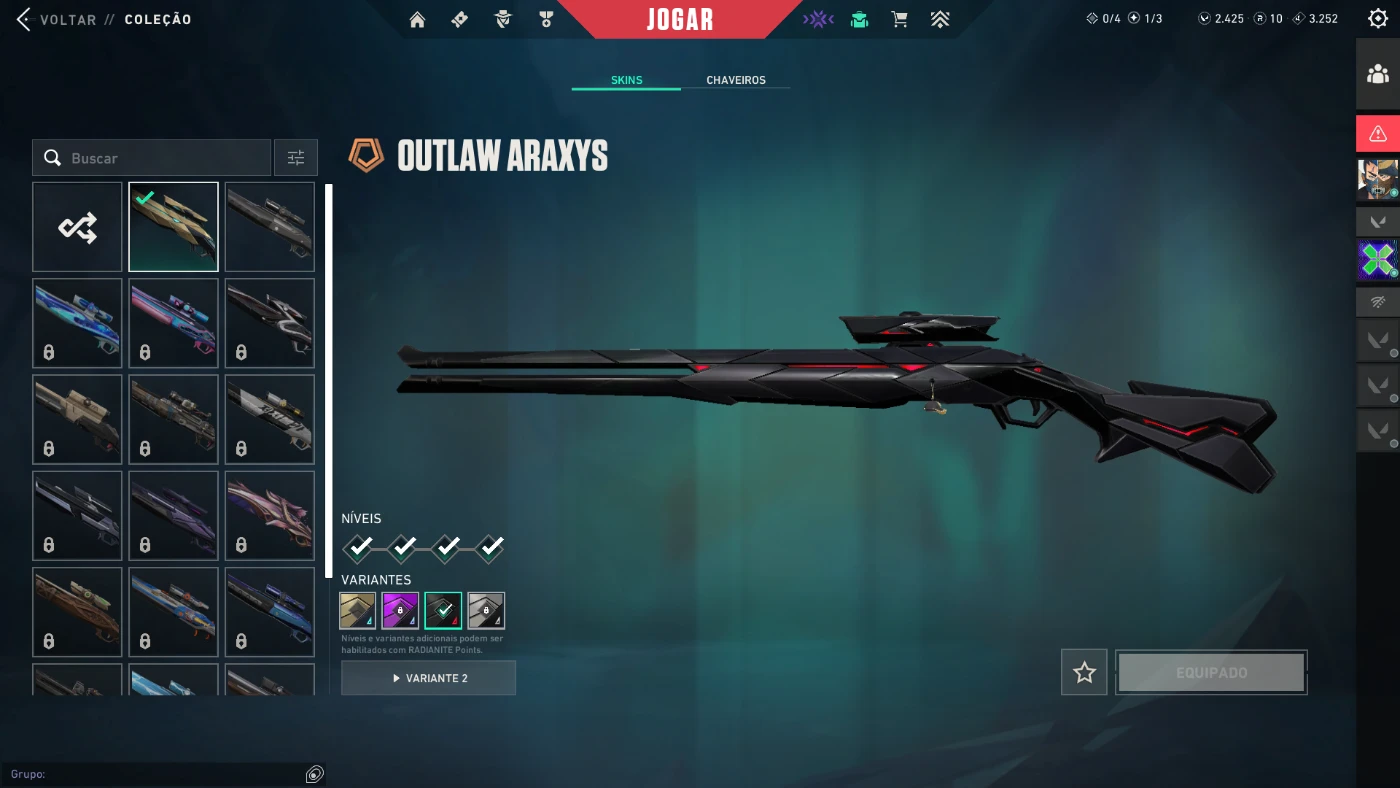Choose the locked silver variant swatch
Image resolution: width=1400 pixels, height=788 pixels.
coord(486,610)
